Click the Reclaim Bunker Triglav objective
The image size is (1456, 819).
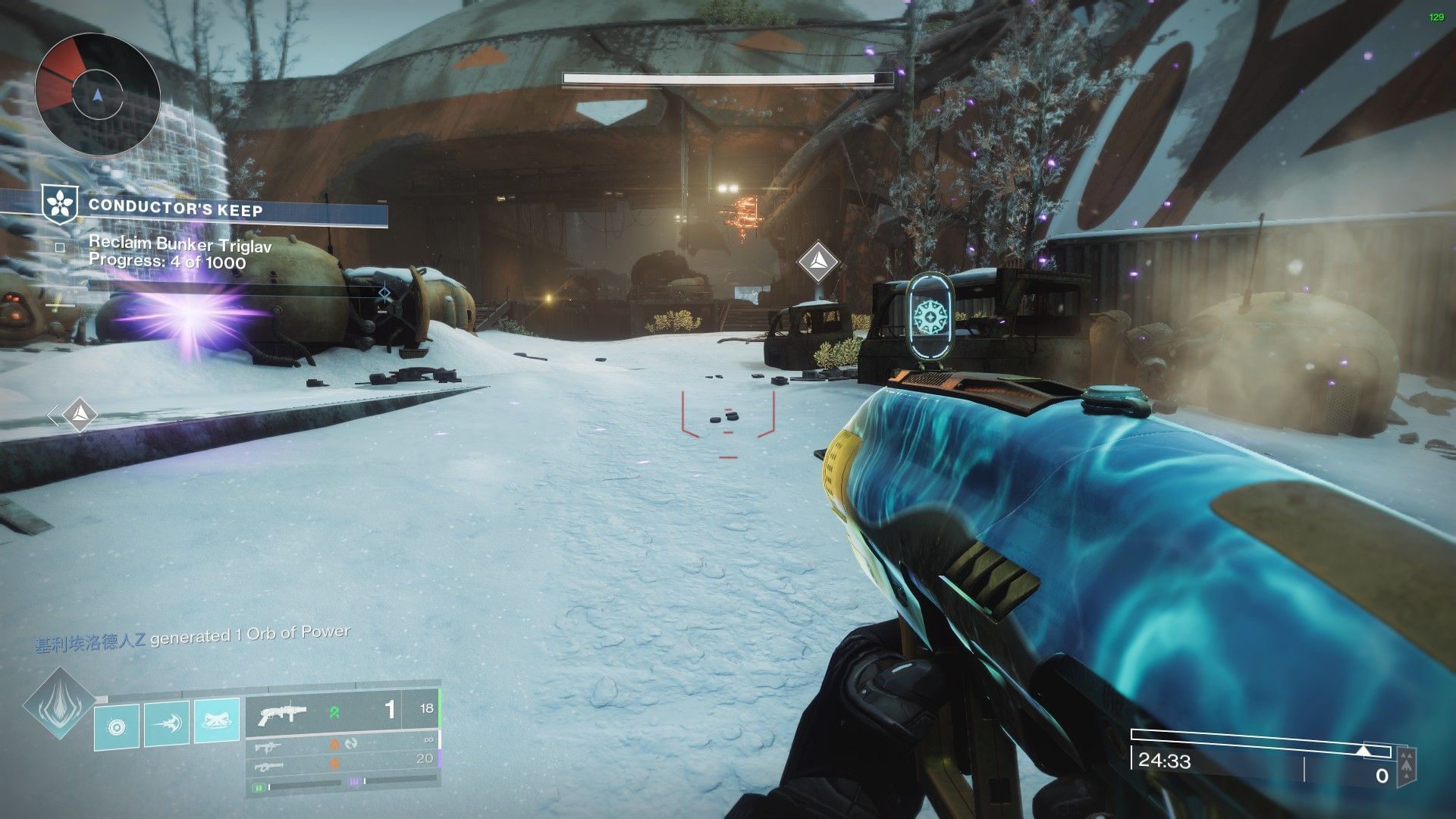(x=179, y=244)
